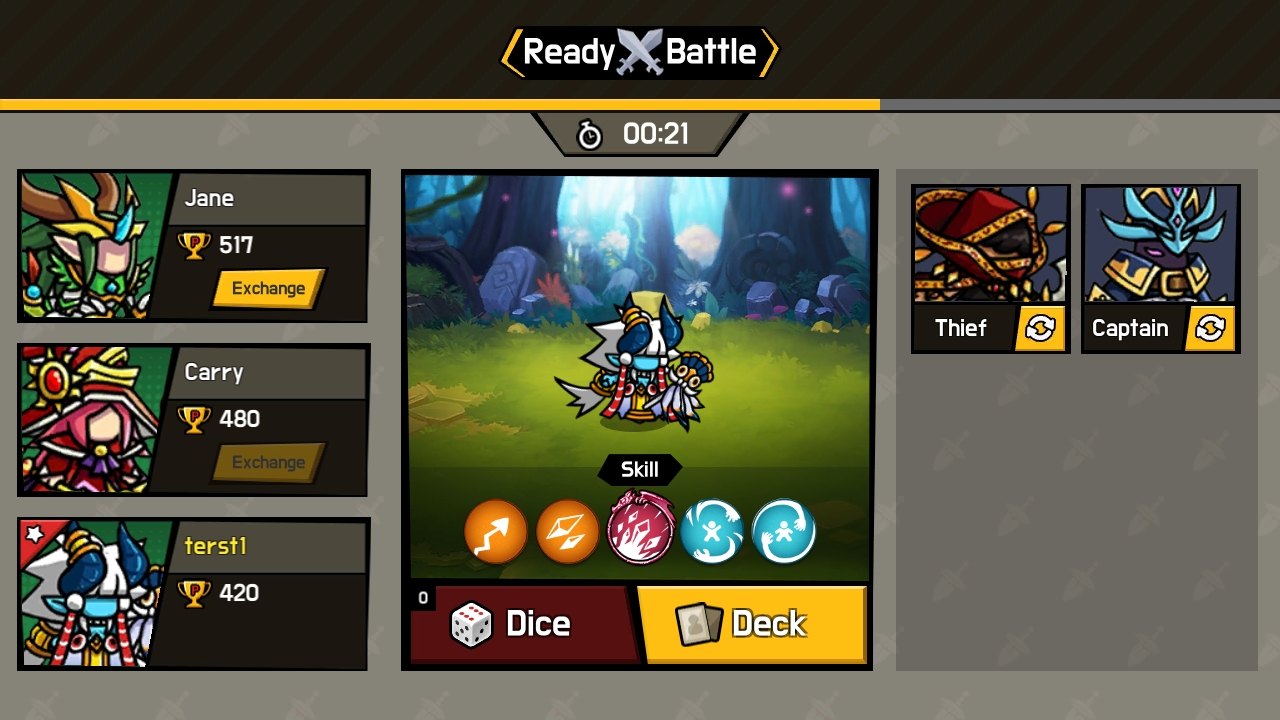The image size is (1280, 720).
Task: Select the orange zigzag arrow skill
Action: 496,531
